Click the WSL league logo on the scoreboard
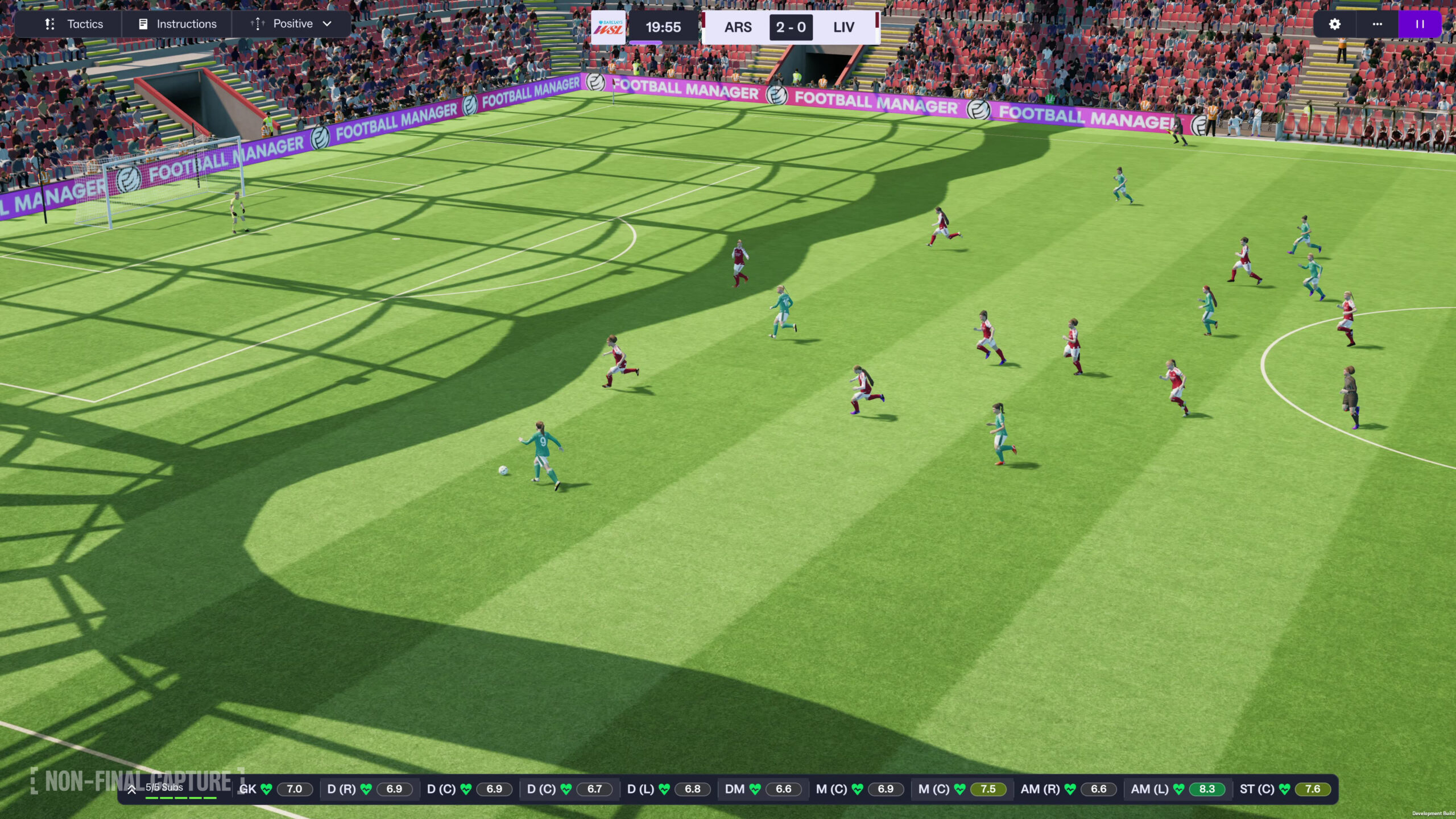 pyautogui.click(x=610, y=27)
